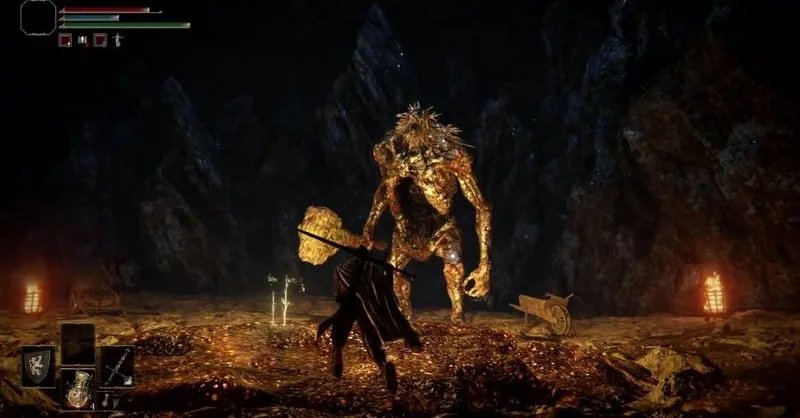Click the first red square status icon
Image resolution: width=800 pixels, height=418 pixels.
point(65,40)
